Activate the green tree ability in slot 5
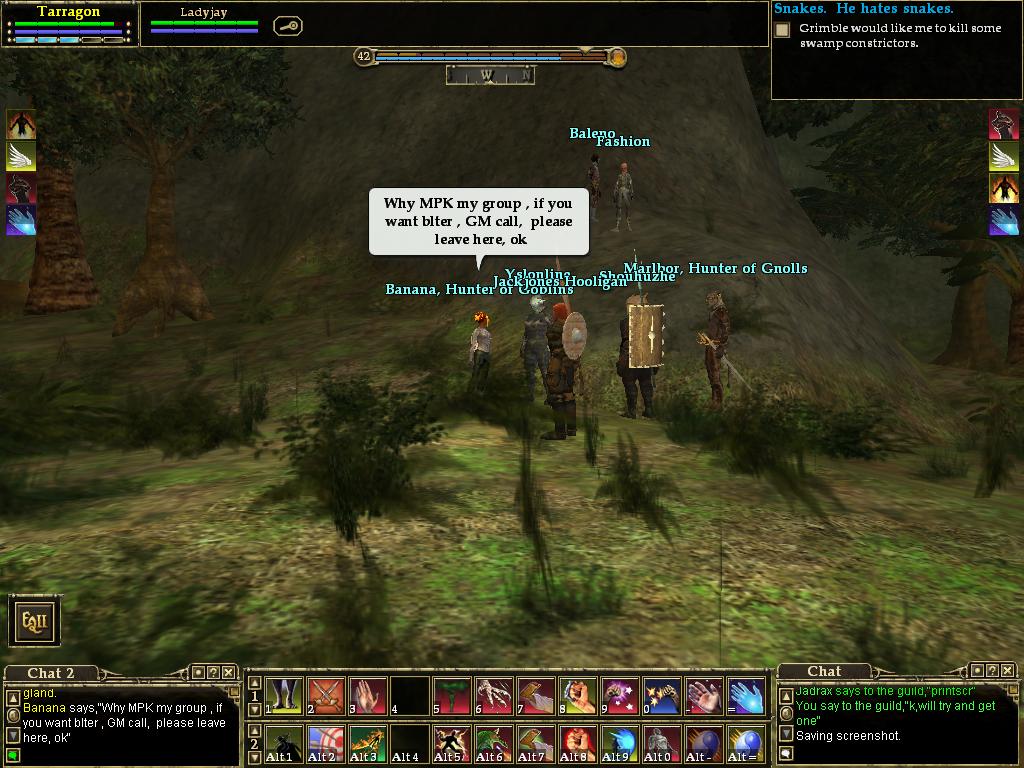1024x768 pixels. [x=452, y=696]
